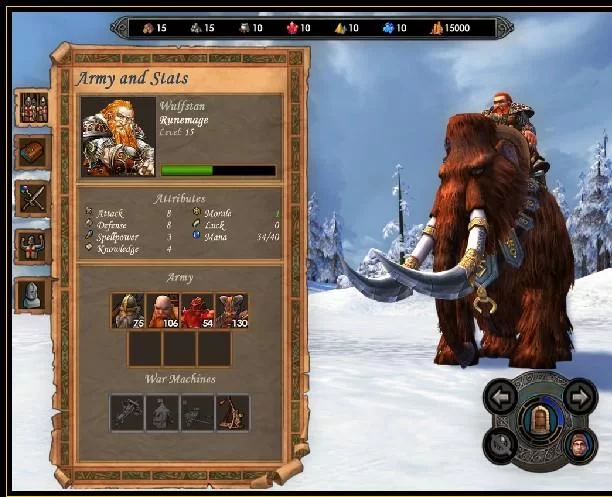The width and height of the screenshot is (612, 497).
Task: Pick the army stack of 130 units
Action: point(232,311)
